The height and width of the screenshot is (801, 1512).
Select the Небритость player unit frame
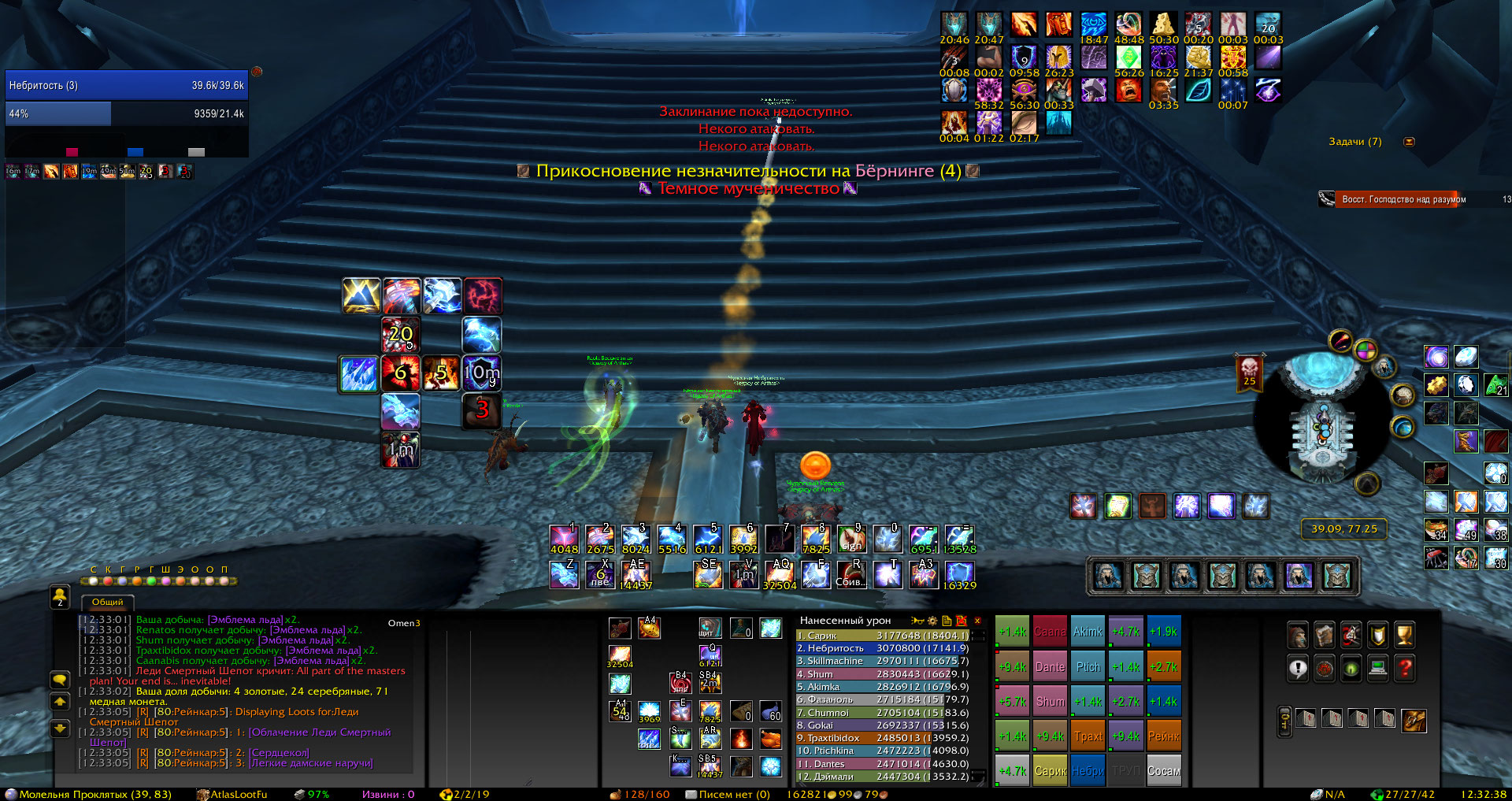coord(126,85)
